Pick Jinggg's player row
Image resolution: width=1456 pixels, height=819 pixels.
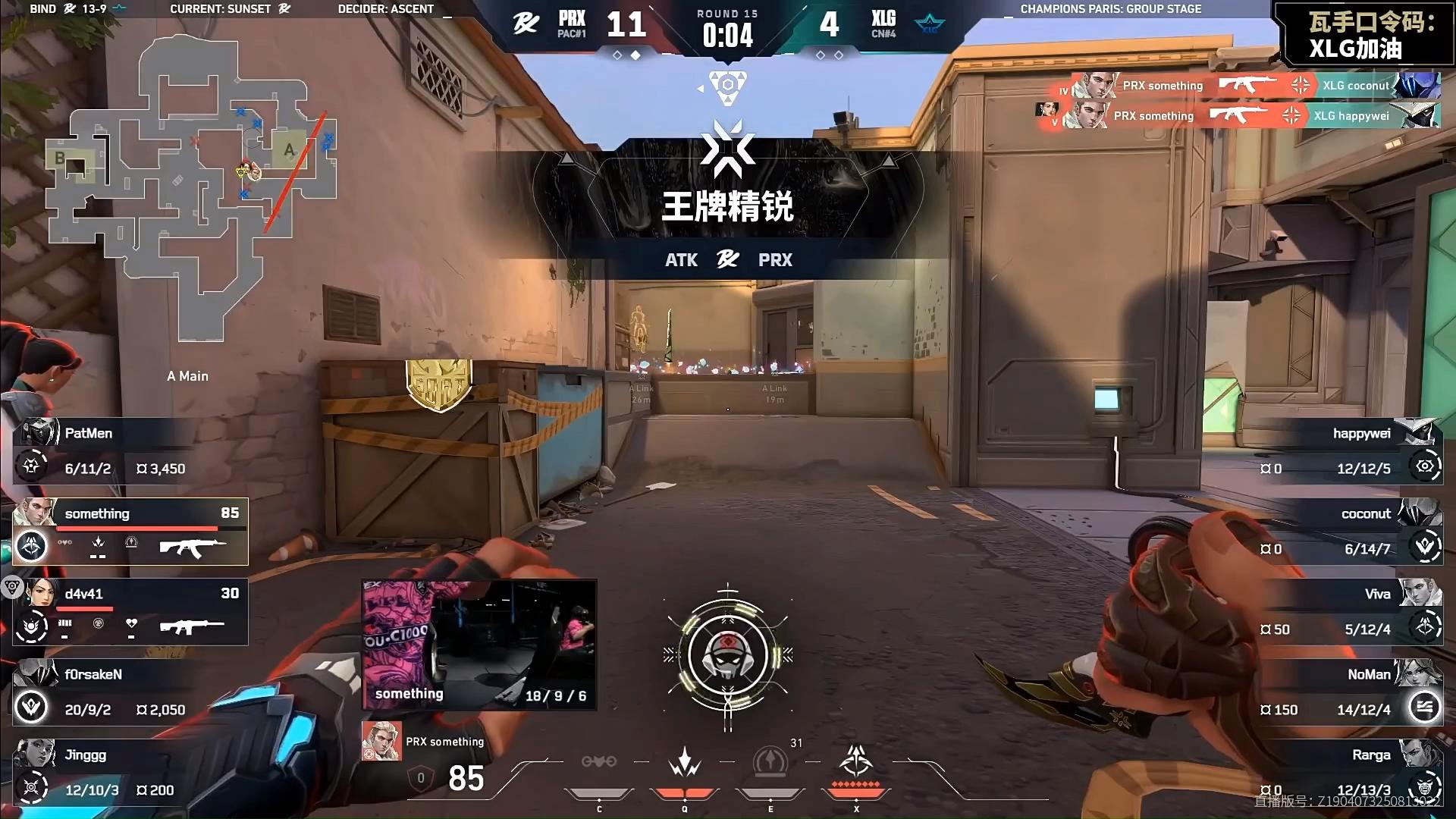129,773
